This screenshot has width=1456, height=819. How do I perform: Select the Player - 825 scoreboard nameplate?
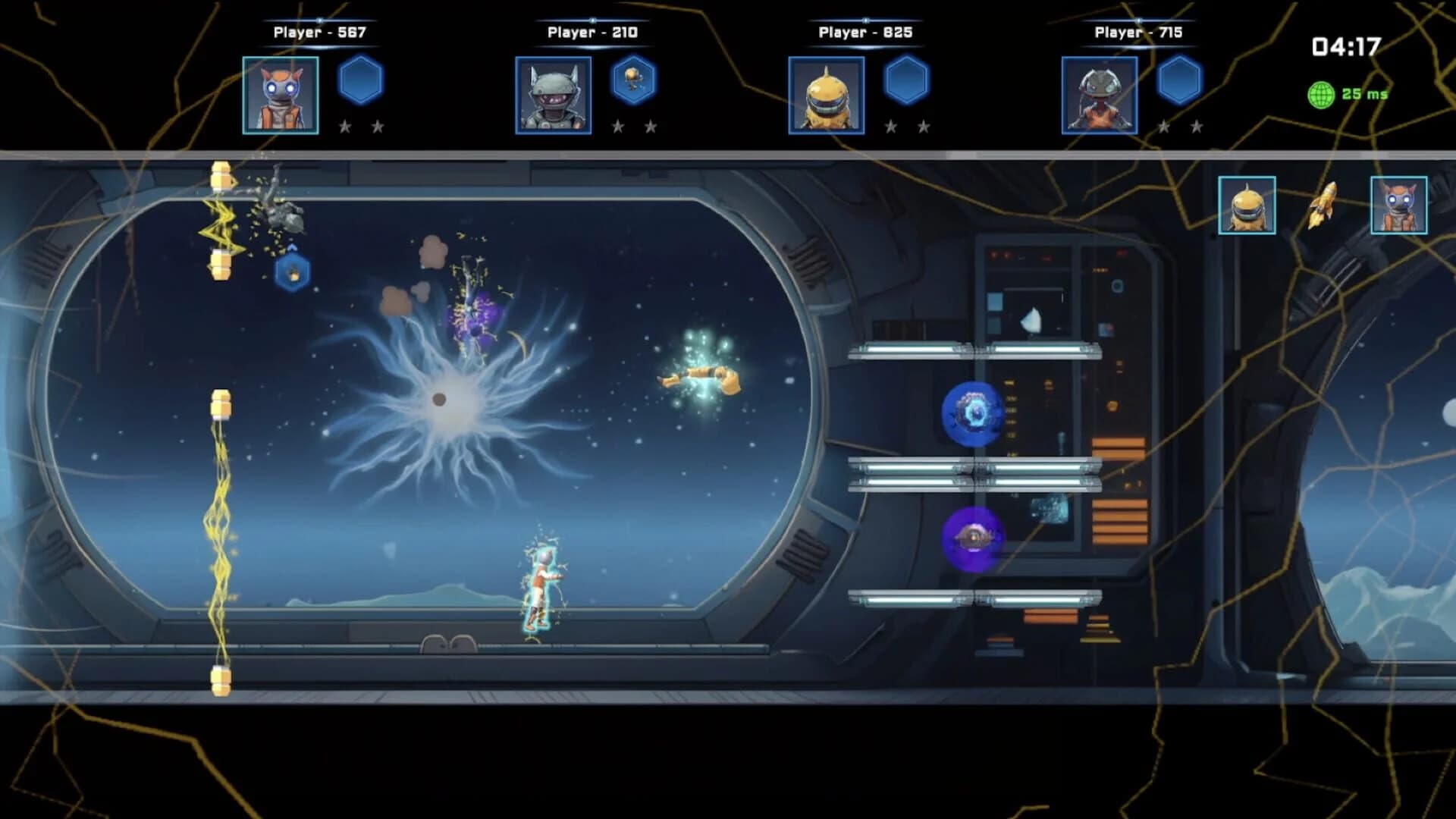(864, 33)
